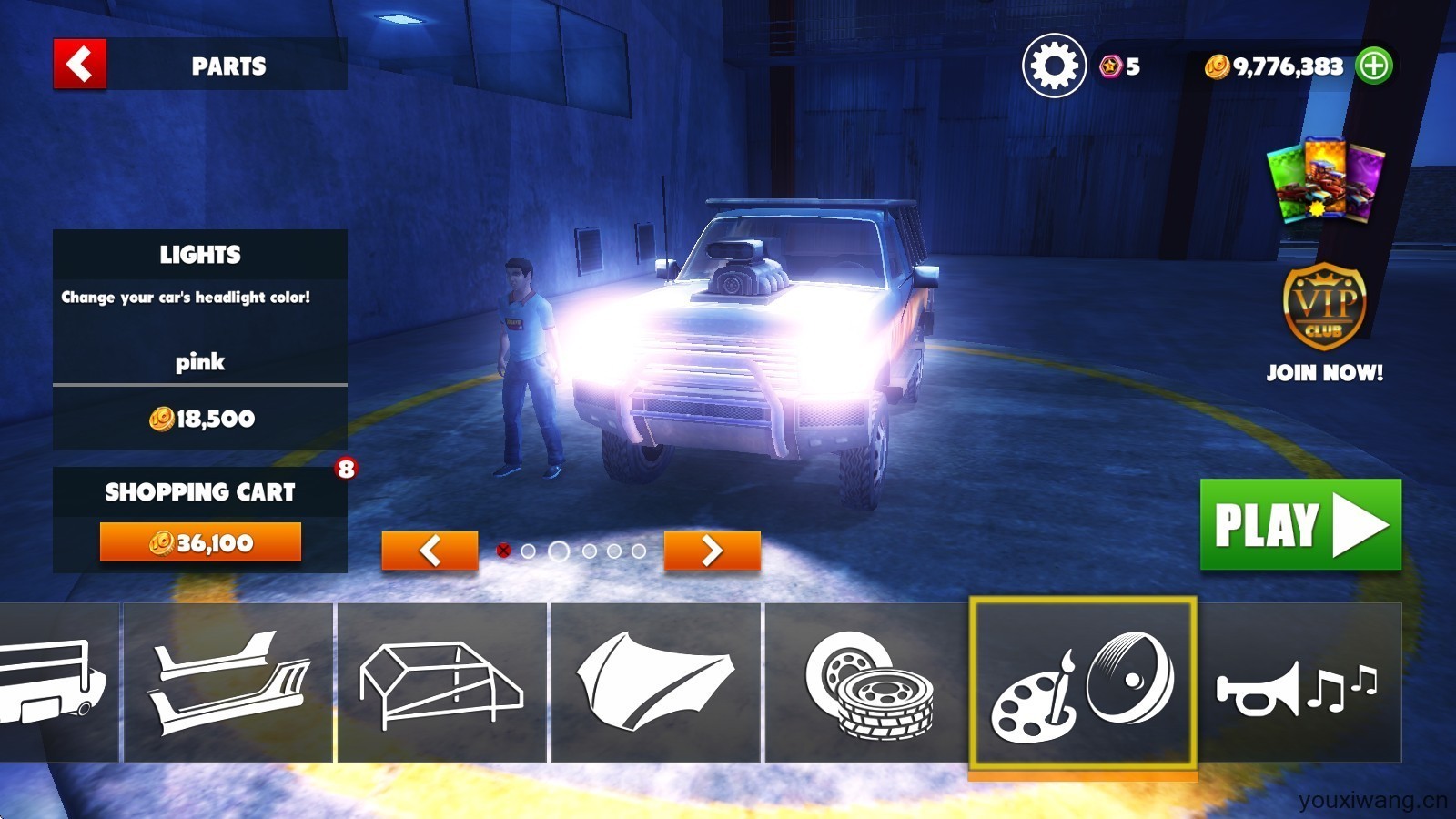Add more coins with the green plus
The width and height of the screenshot is (1456, 819).
pos(1374,66)
